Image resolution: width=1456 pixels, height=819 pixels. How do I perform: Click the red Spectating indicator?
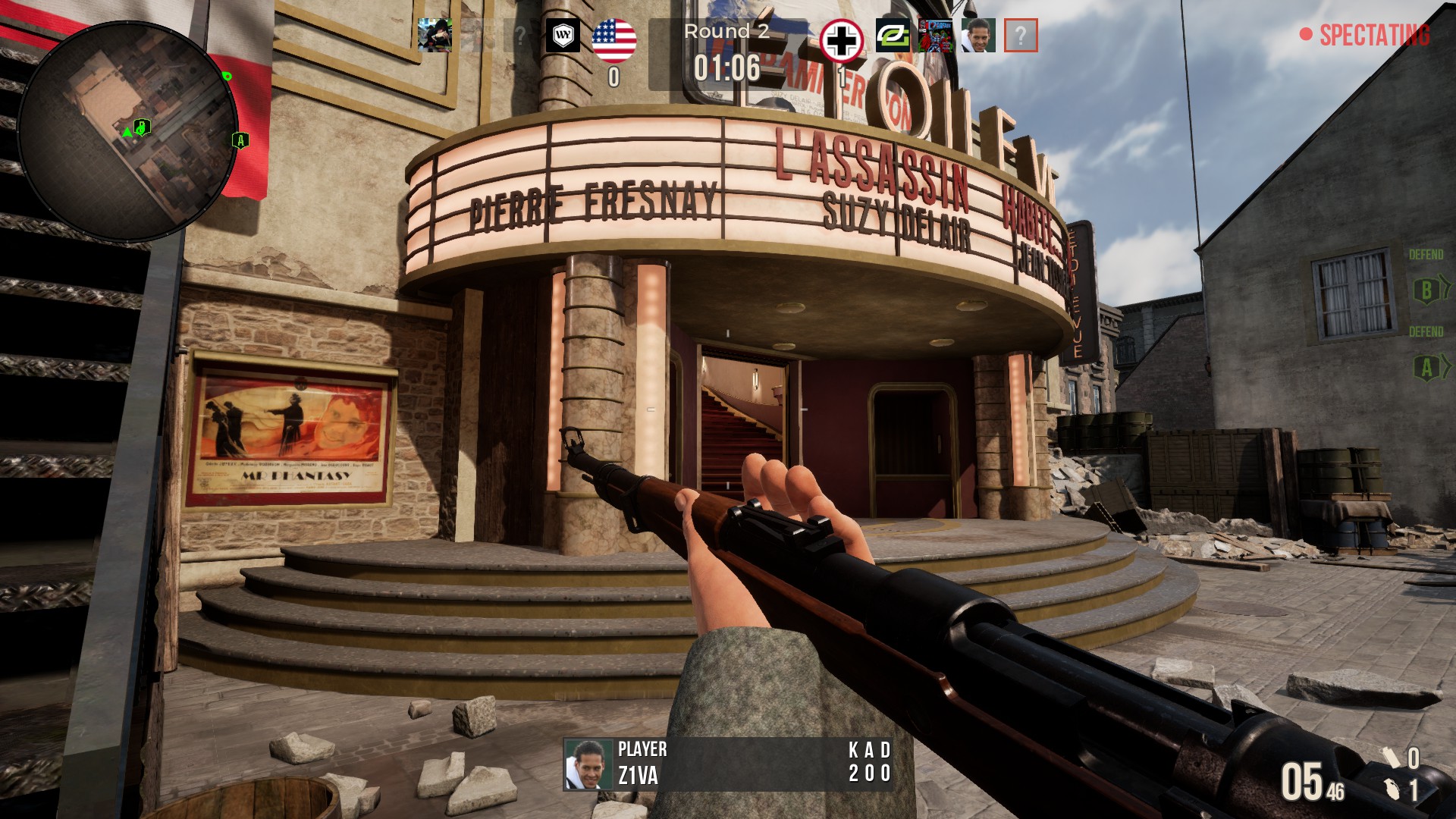point(1365,35)
